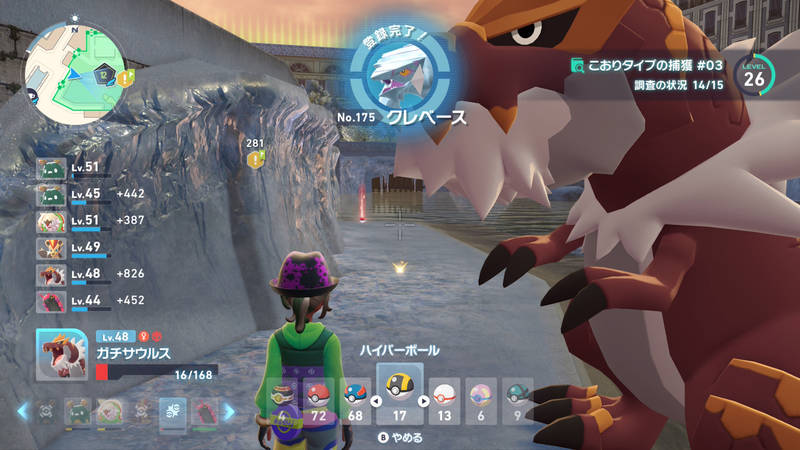This screenshot has width=800, height=450.
Task: Cycle ball selection with the right arrow
Action: point(423,402)
